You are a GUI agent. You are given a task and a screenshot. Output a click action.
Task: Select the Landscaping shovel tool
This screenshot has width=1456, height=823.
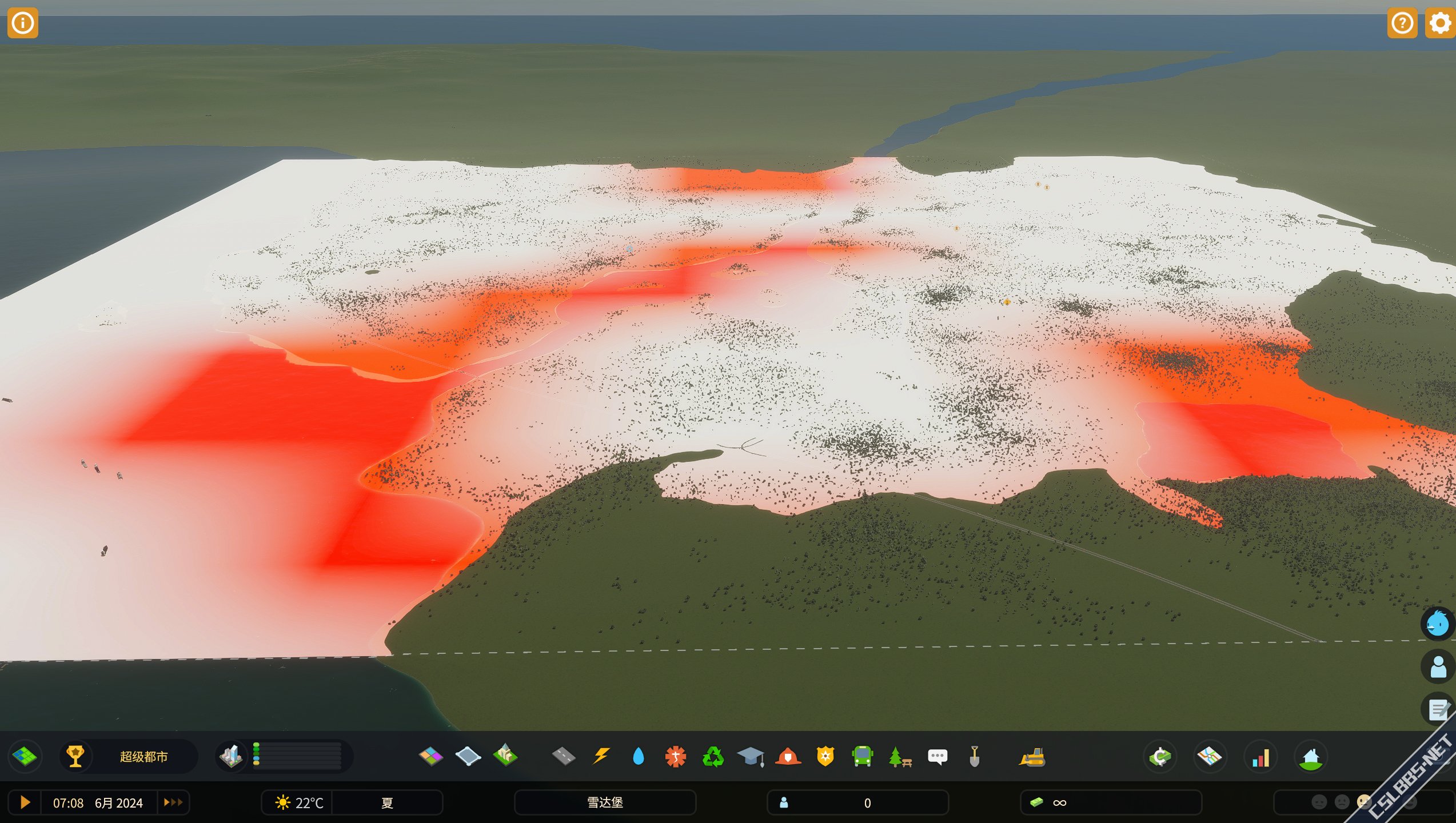pos(975,757)
